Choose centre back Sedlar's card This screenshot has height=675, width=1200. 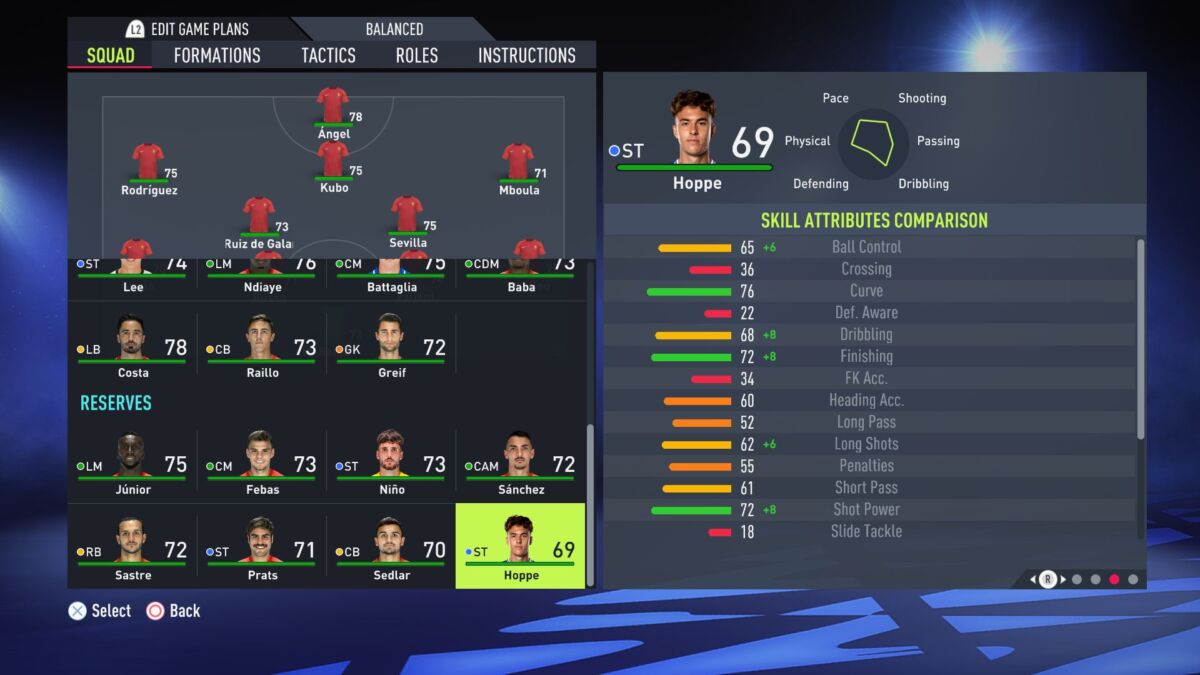pyautogui.click(x=391, y=546)
